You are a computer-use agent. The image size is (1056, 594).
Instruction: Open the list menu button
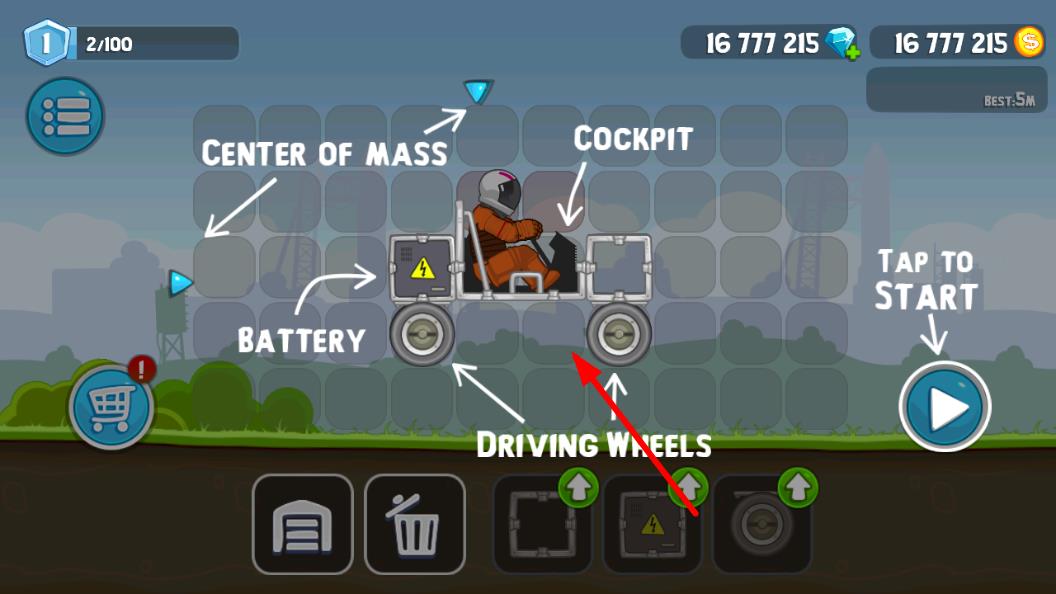[65, 116]
